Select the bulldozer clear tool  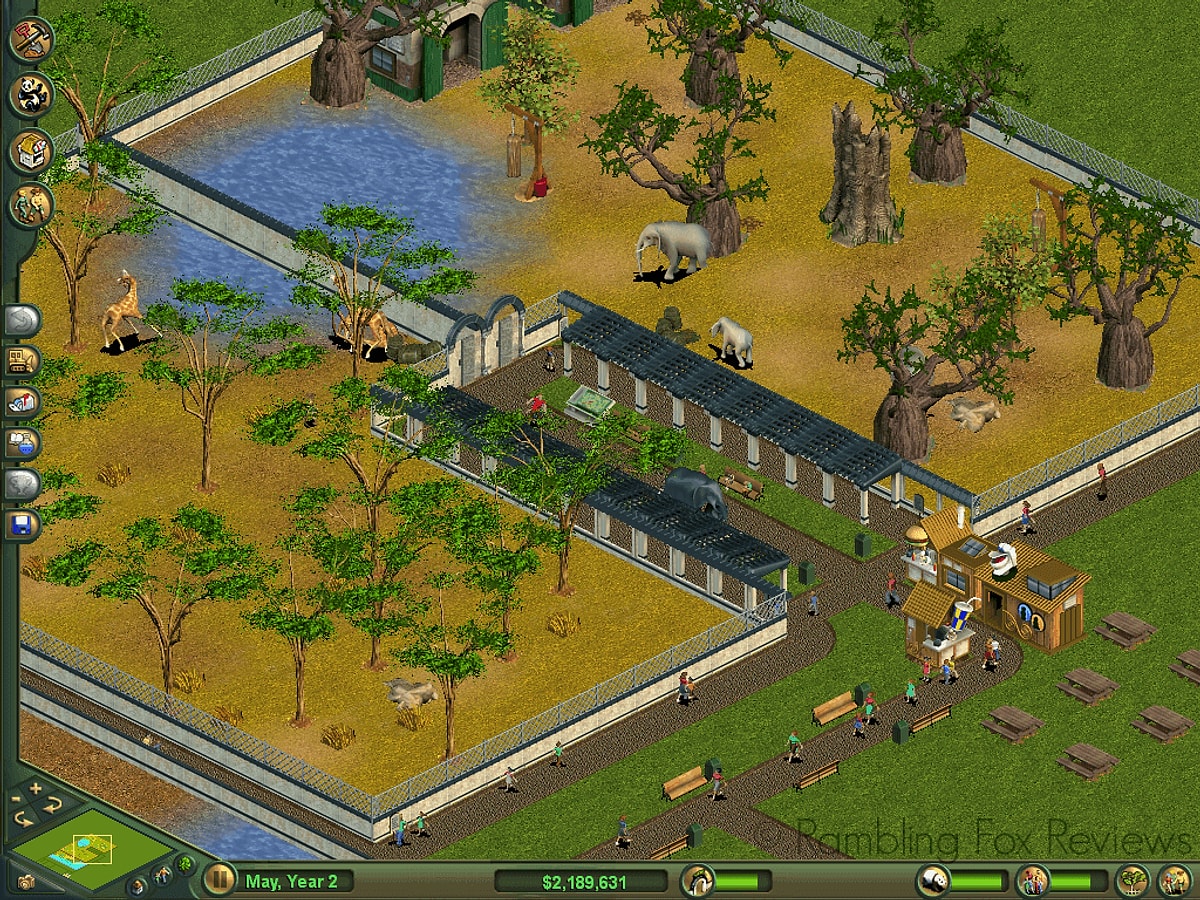(21, 362)
